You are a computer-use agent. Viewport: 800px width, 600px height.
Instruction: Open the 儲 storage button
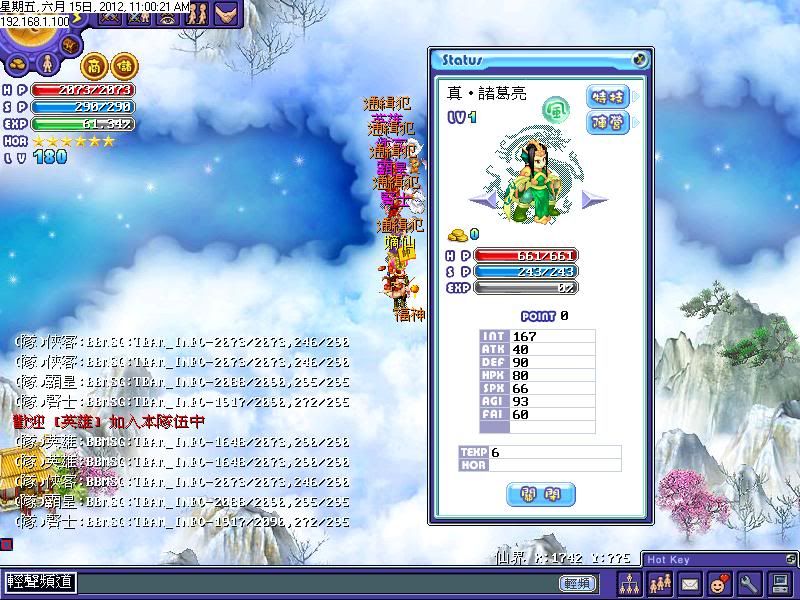point(125,64)
